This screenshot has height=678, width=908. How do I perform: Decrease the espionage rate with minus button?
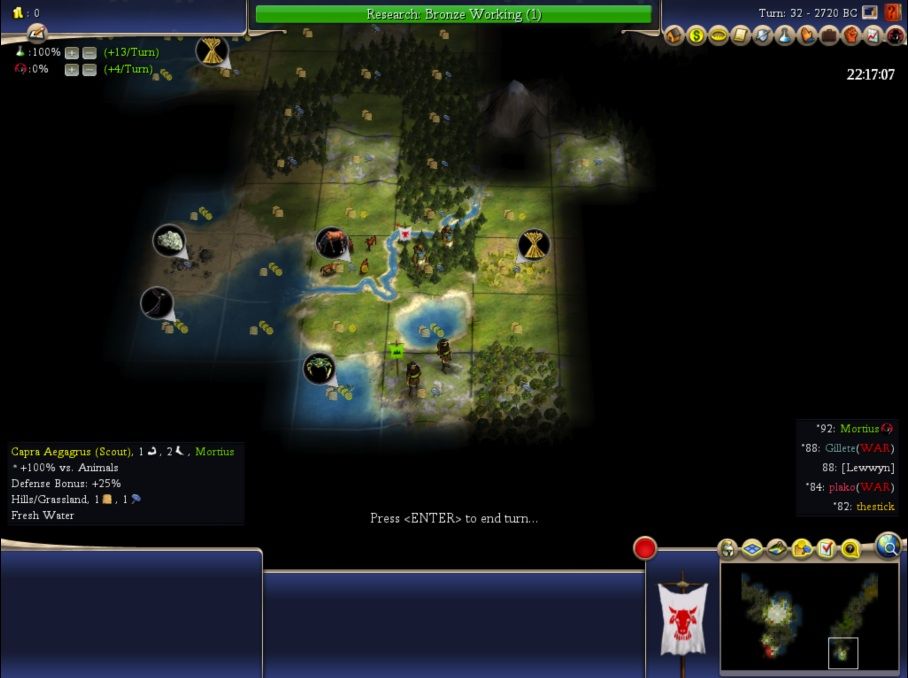coord(89,69)
